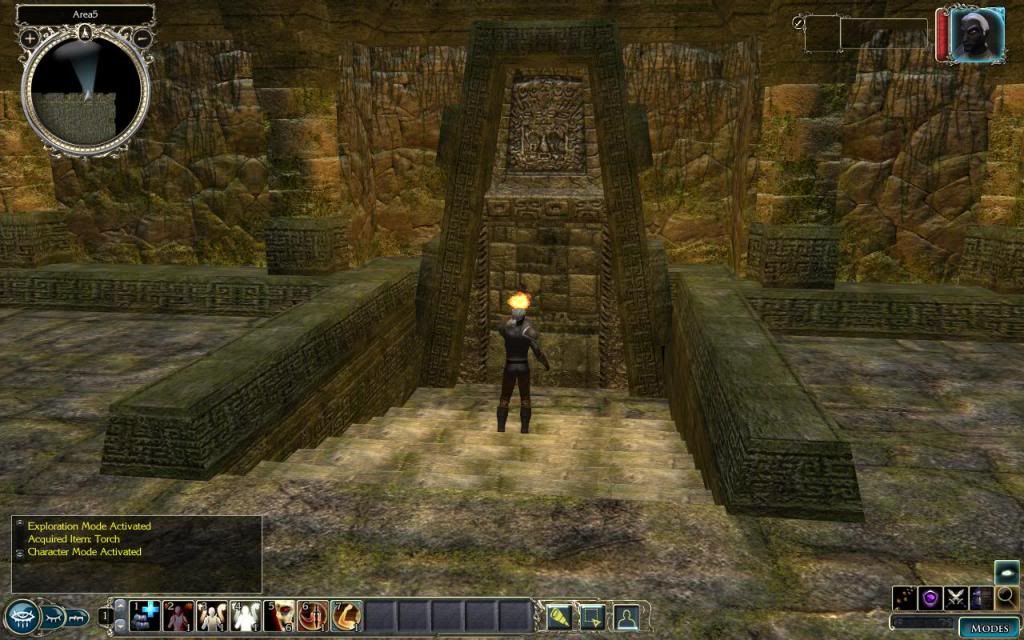Zoom out the minimap with the minus button
The width and height of the screenshot is (1024, 640).
pyautogui.click(x=143, y=37)
